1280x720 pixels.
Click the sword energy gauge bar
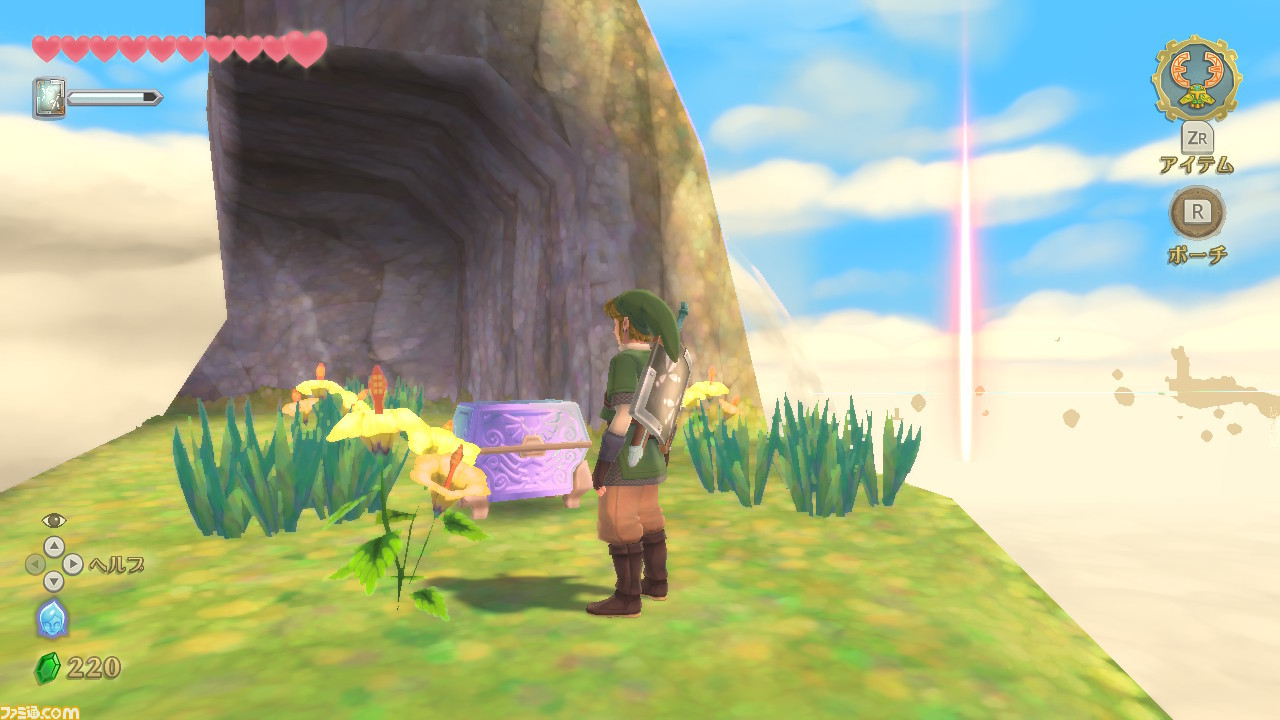click(113, 98)
